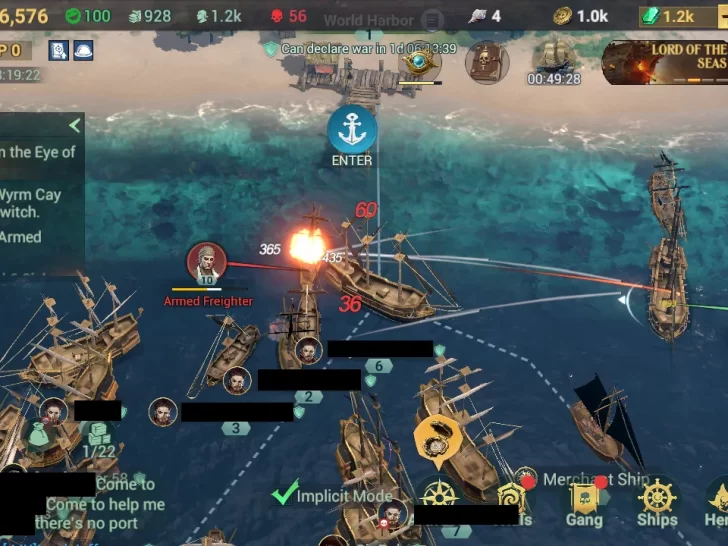Open the Lord of the Seas event banner
Viewport: 728px width, 546px height.
tap(665, 62)
